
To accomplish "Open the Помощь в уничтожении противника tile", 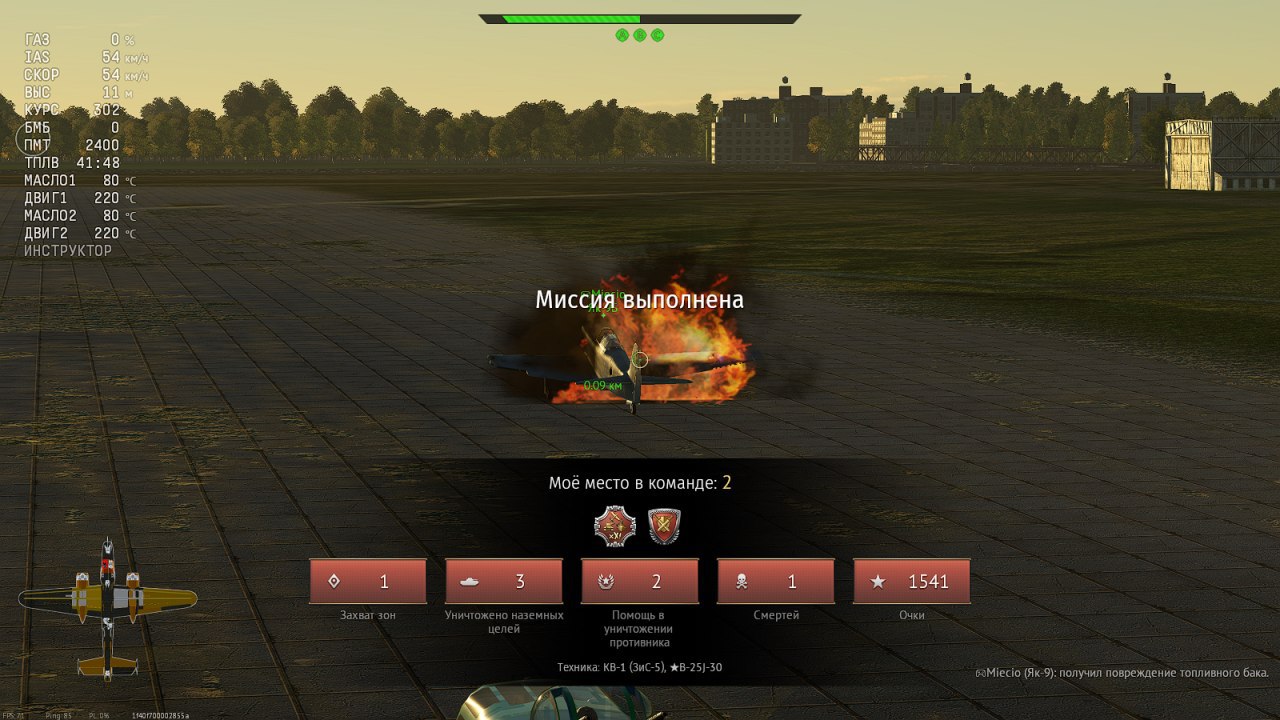I will 640,581.
